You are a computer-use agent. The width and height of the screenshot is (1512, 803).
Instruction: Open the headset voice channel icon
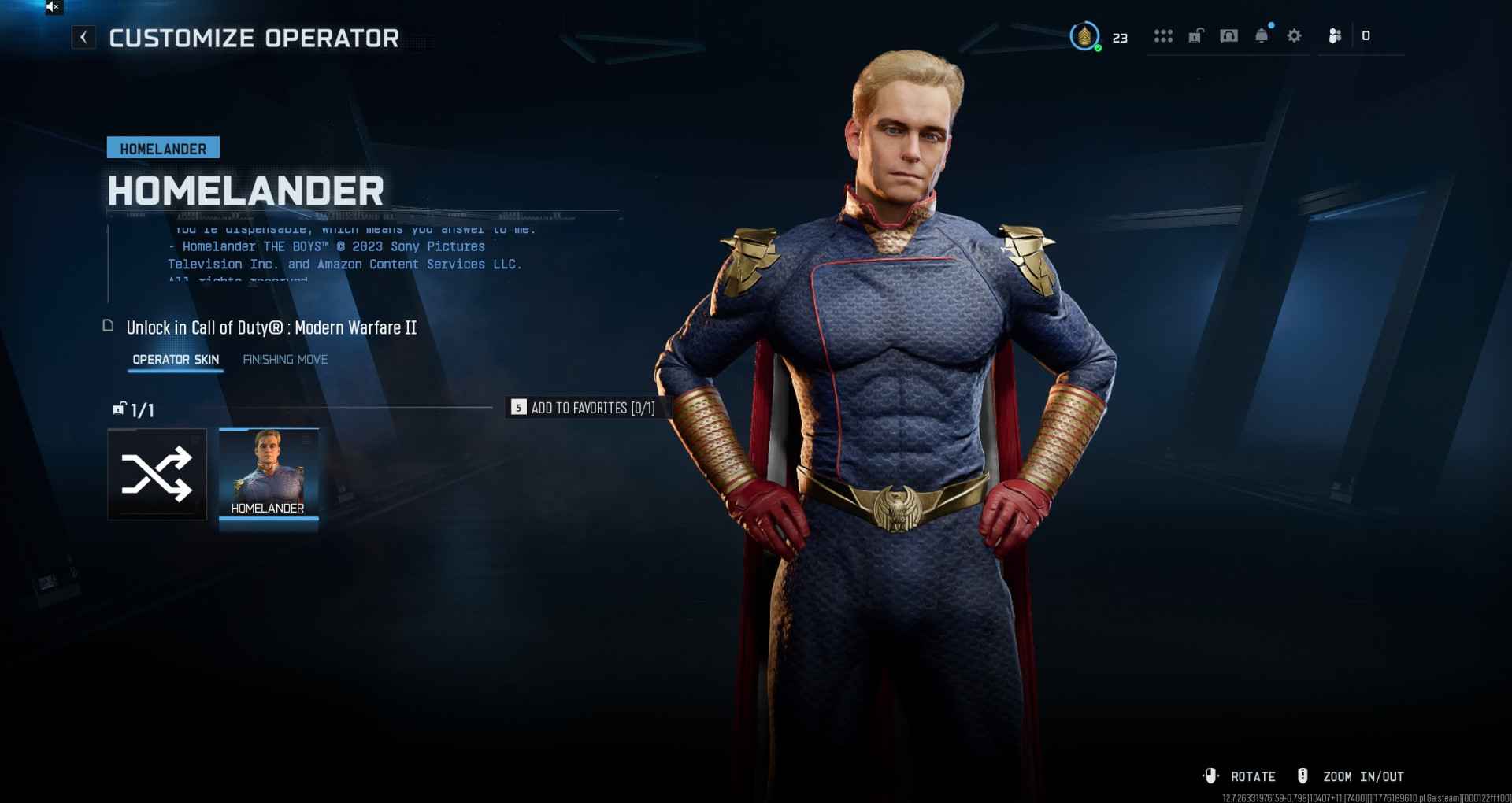coord(1228,36)
